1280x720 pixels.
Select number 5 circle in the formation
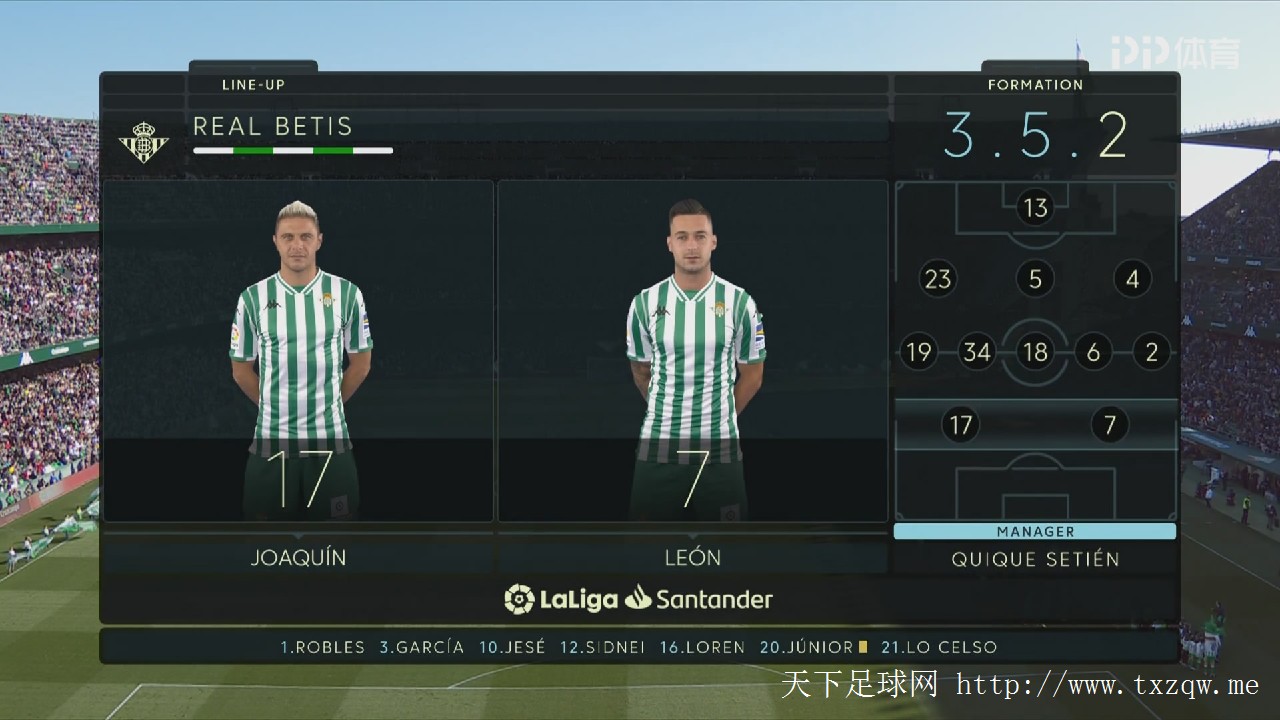[x=1035, y=279]
